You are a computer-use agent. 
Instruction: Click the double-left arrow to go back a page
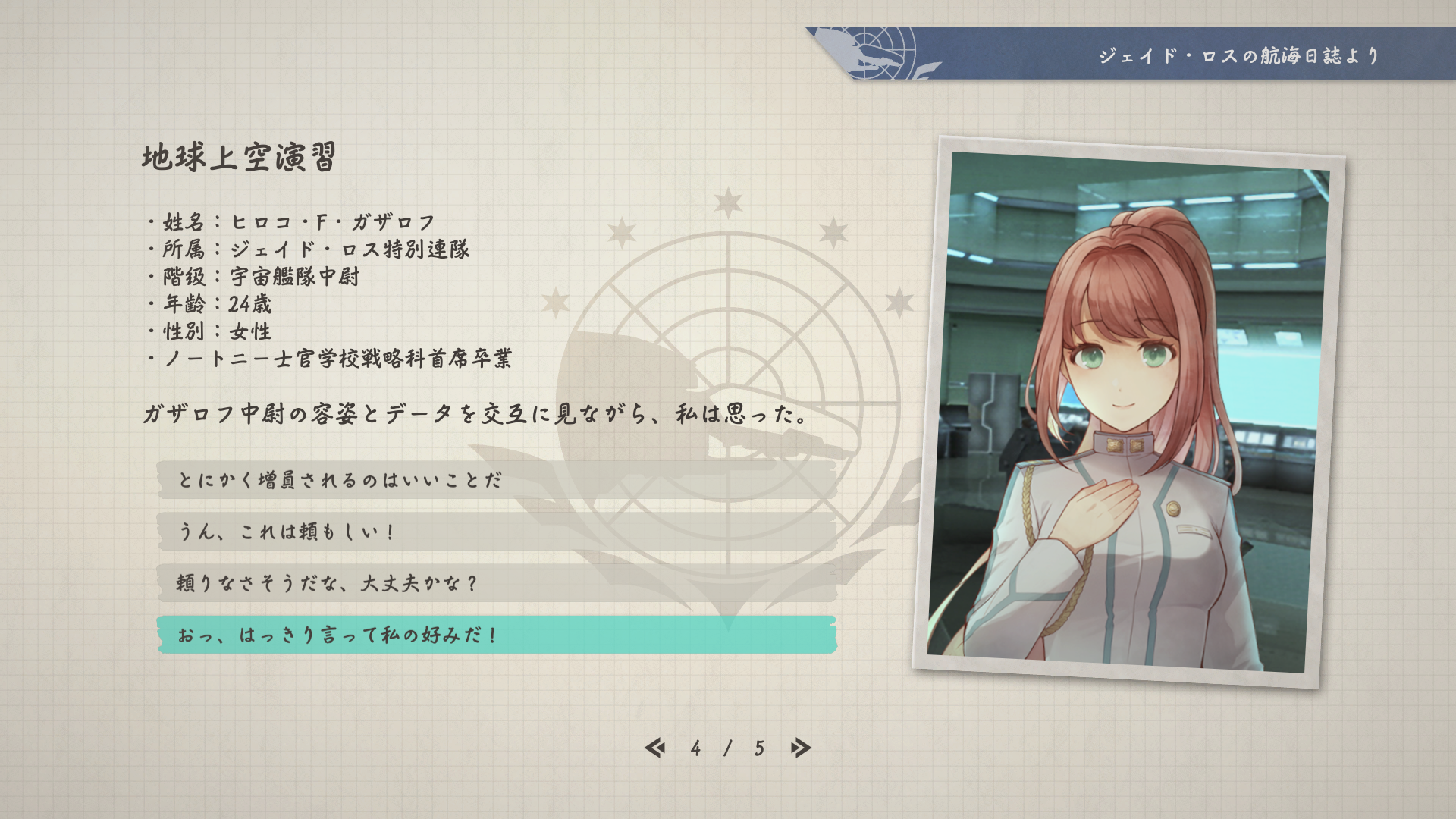click(657, 748)
